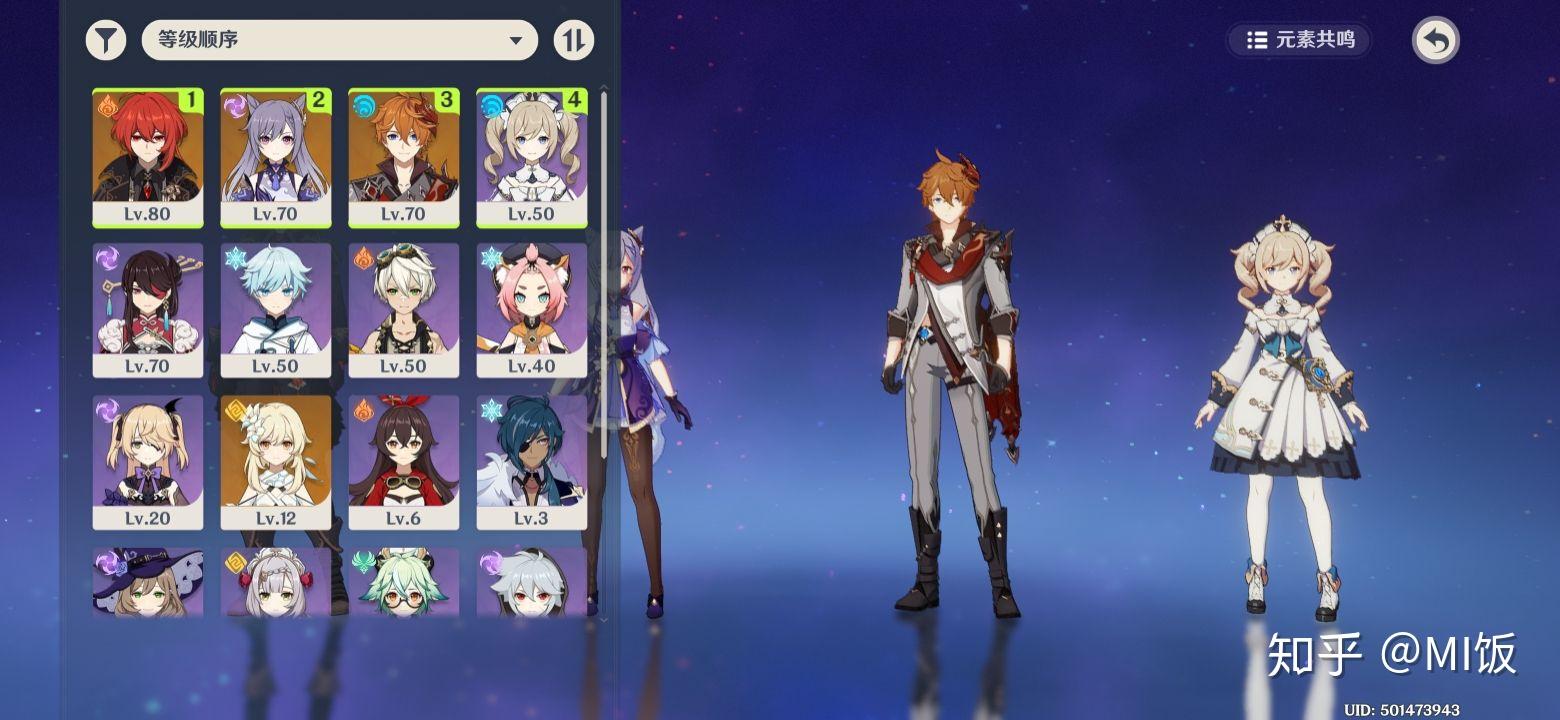Select Beidou's Lv.70 portrait card
The image size is (1560, 720).
point(148,310)
